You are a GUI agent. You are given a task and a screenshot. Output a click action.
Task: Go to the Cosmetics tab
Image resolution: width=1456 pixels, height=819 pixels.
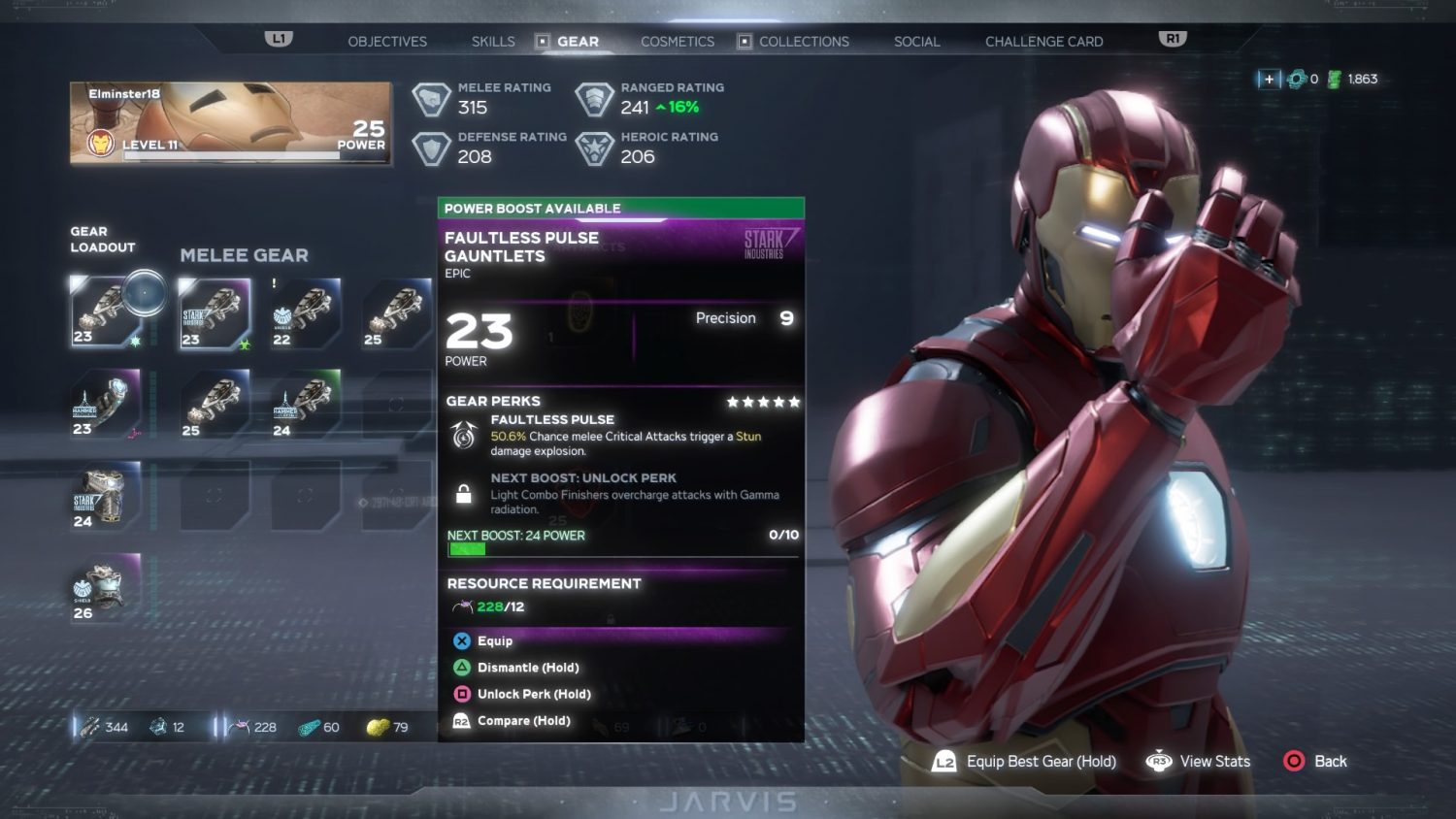click(x=678, y=42)
